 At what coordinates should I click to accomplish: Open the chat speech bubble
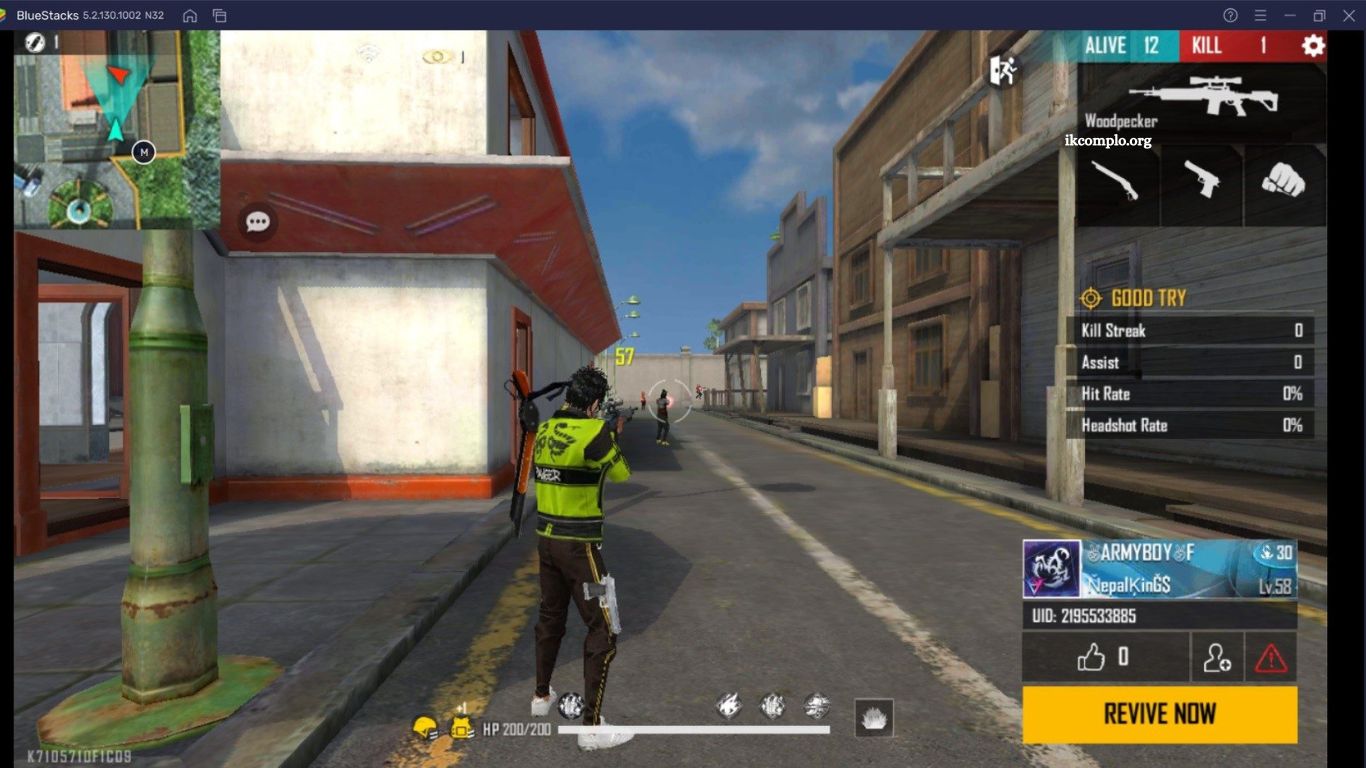click(x=258, y=222)
